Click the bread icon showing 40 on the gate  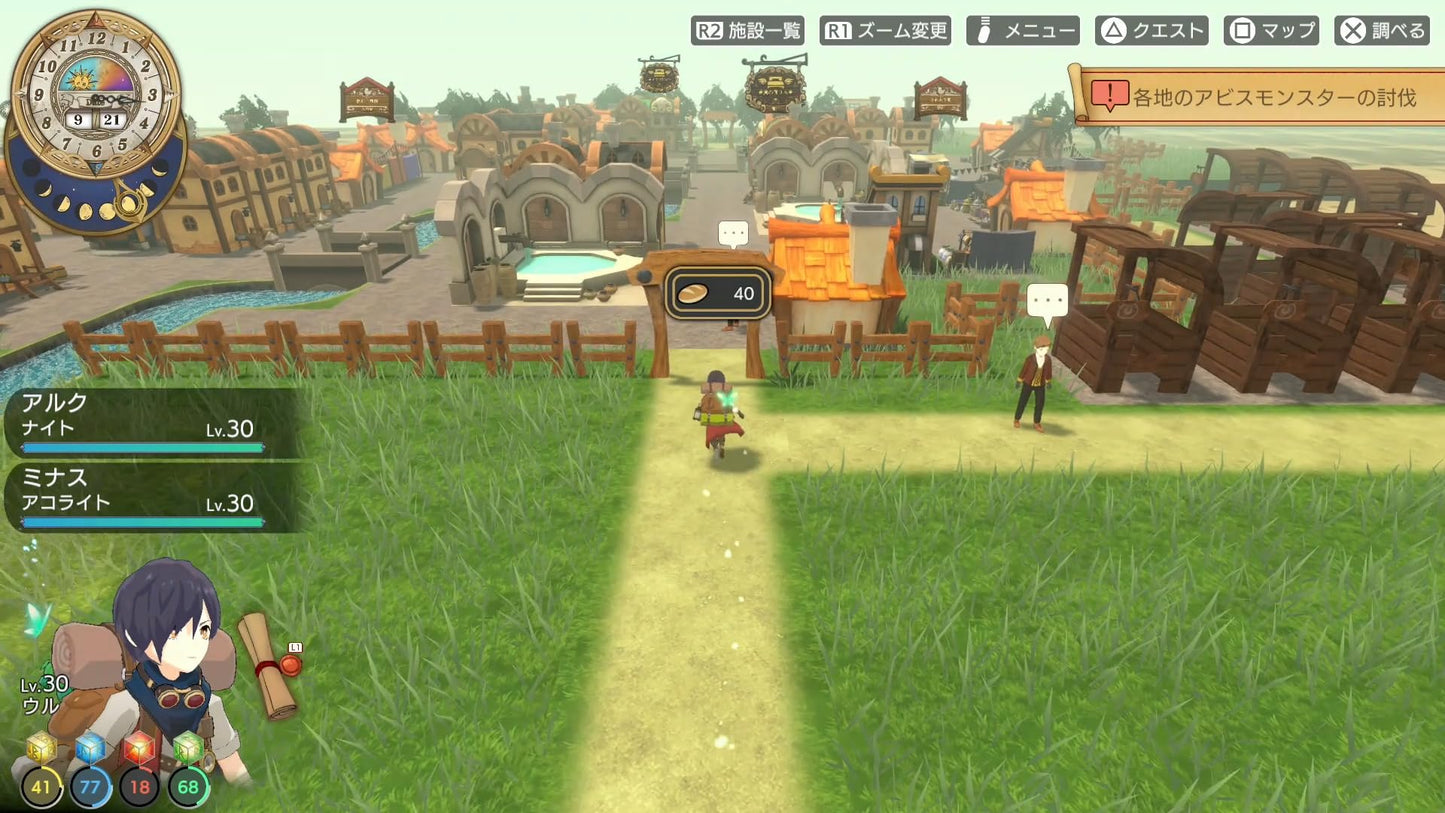(x=718, y=293)
